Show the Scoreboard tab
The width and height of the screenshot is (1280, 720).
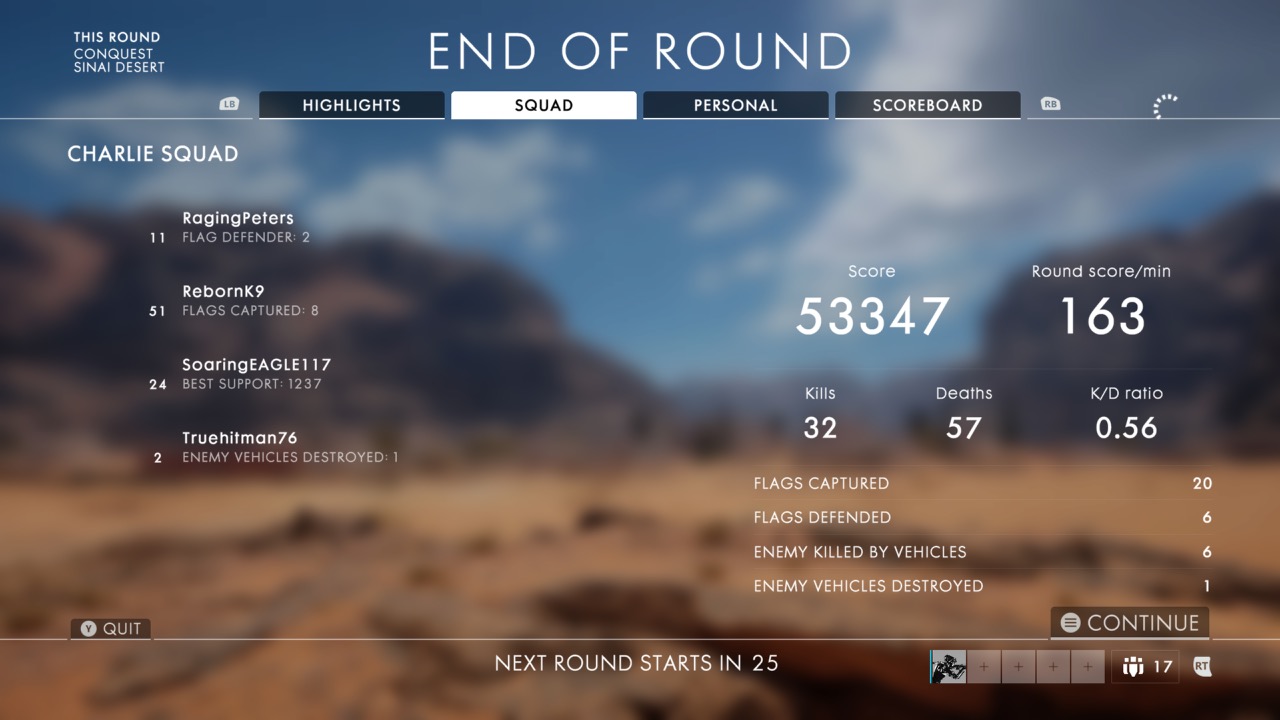point(927,105)
